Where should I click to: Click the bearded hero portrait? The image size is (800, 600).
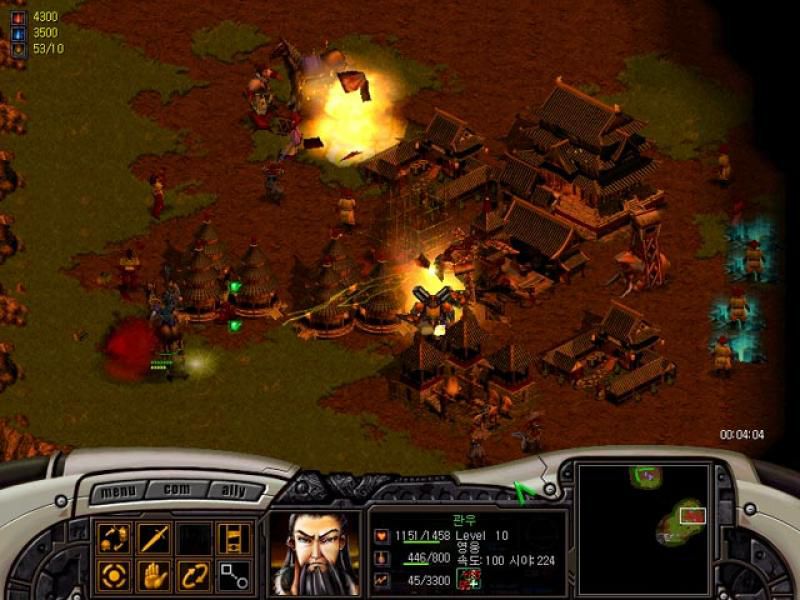(x=314, y=553)
